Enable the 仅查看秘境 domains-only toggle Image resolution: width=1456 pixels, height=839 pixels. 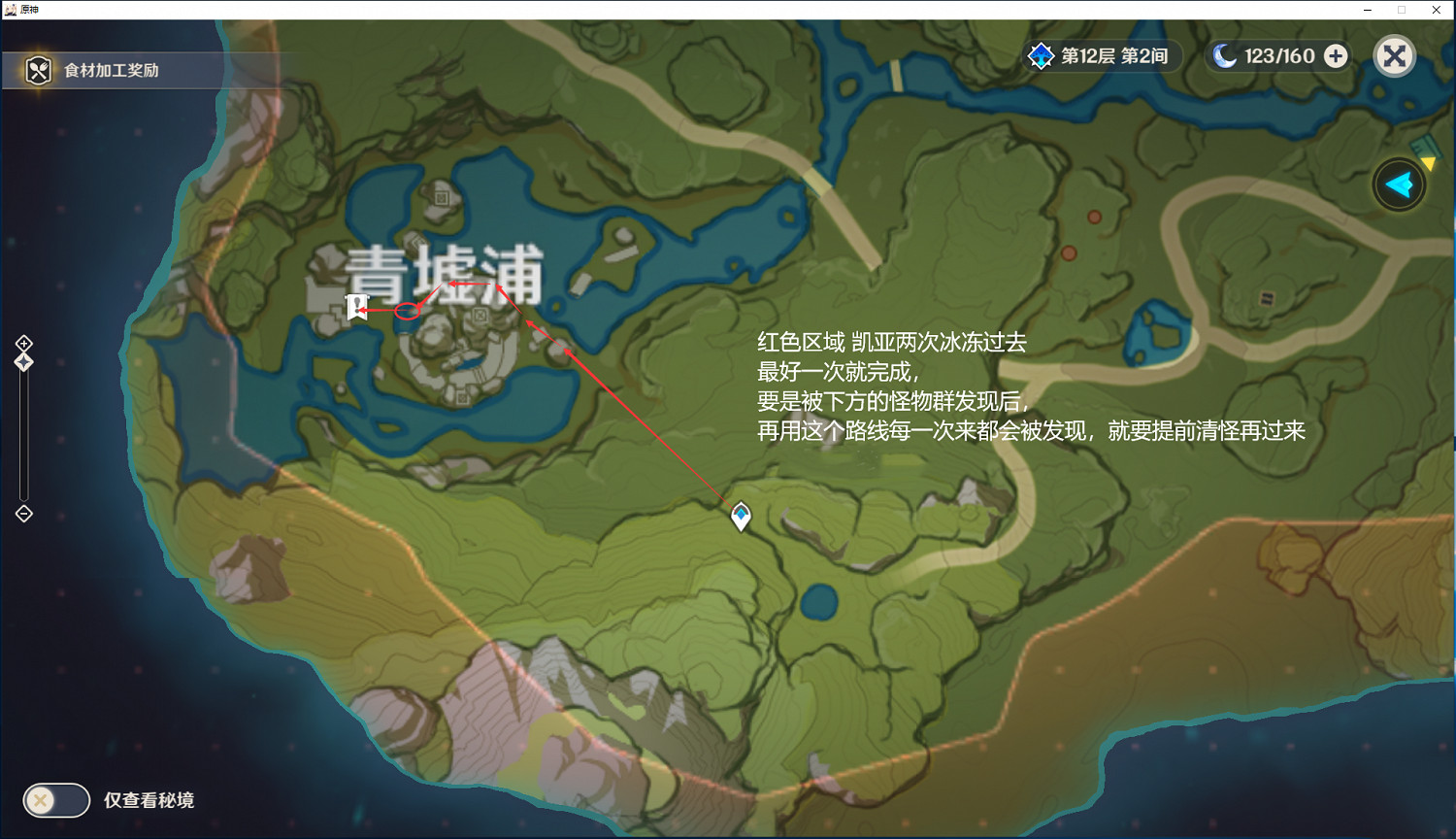point(55,800)
